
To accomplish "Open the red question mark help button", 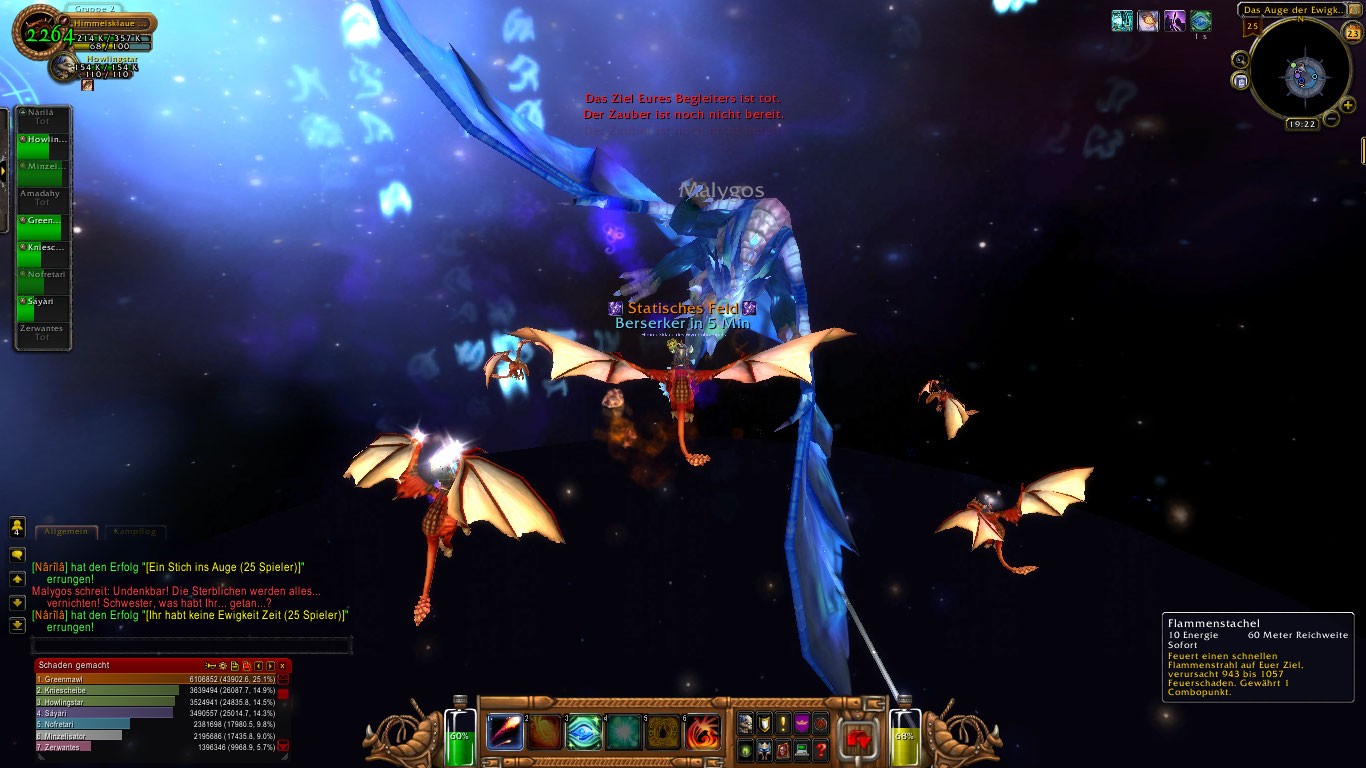I will coord(821,749).
